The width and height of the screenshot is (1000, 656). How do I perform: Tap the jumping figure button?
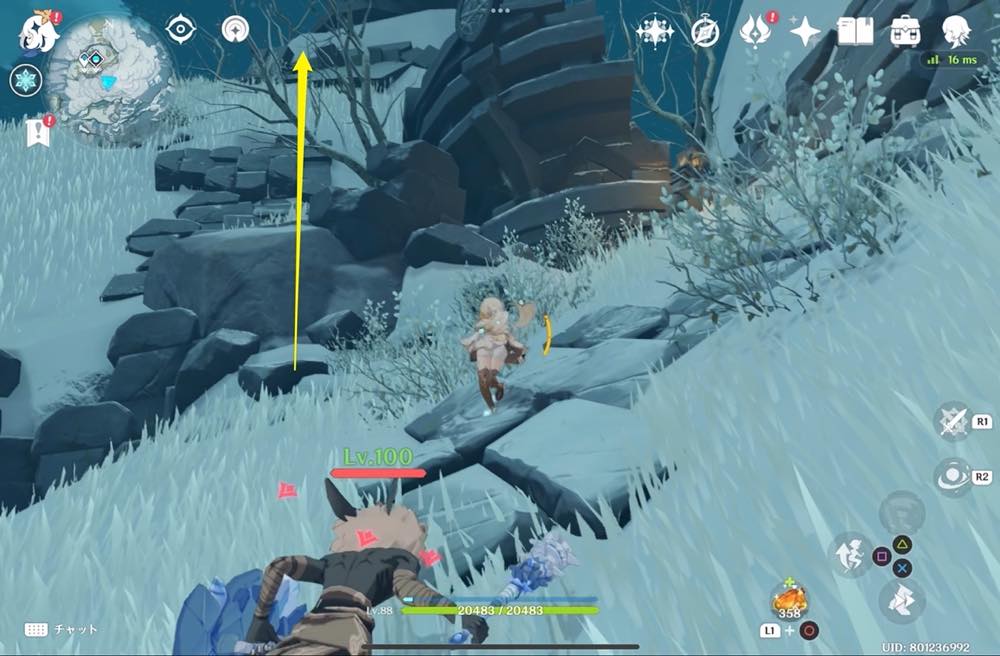coord(849,555)
